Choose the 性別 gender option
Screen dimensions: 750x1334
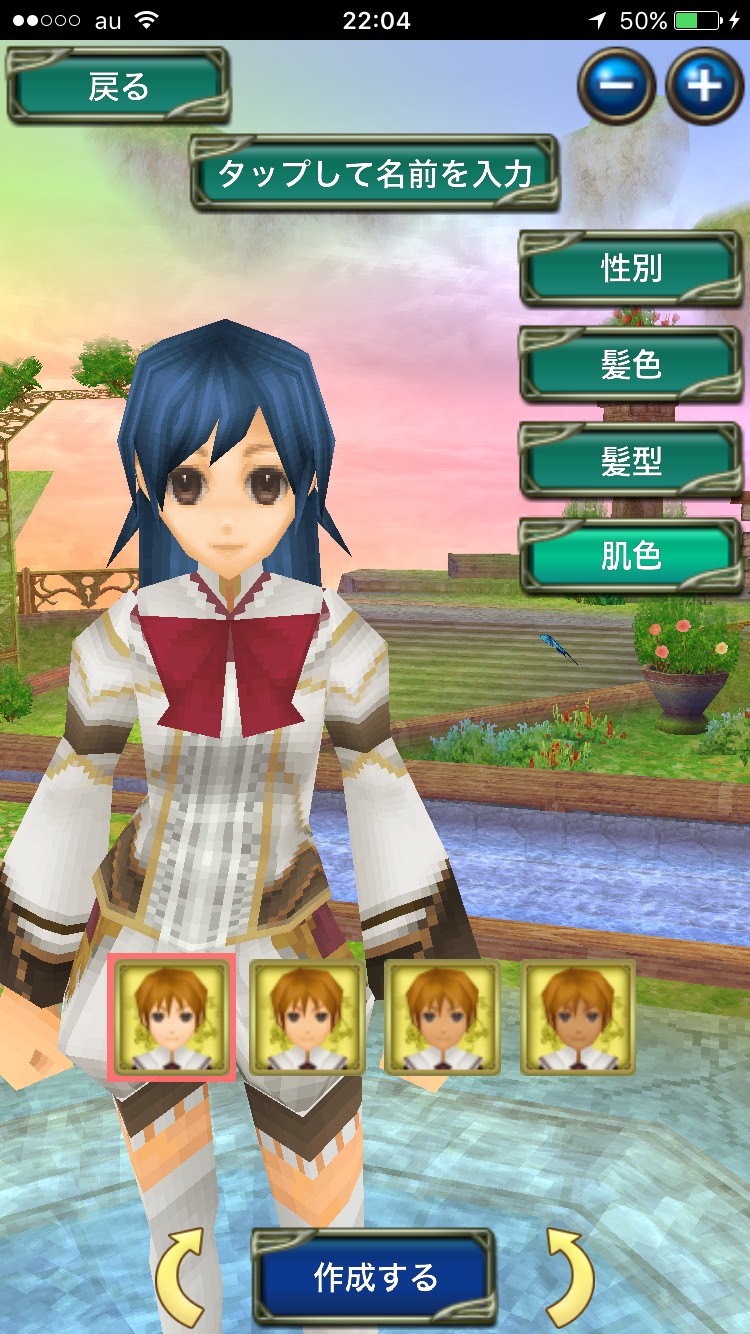631,269
